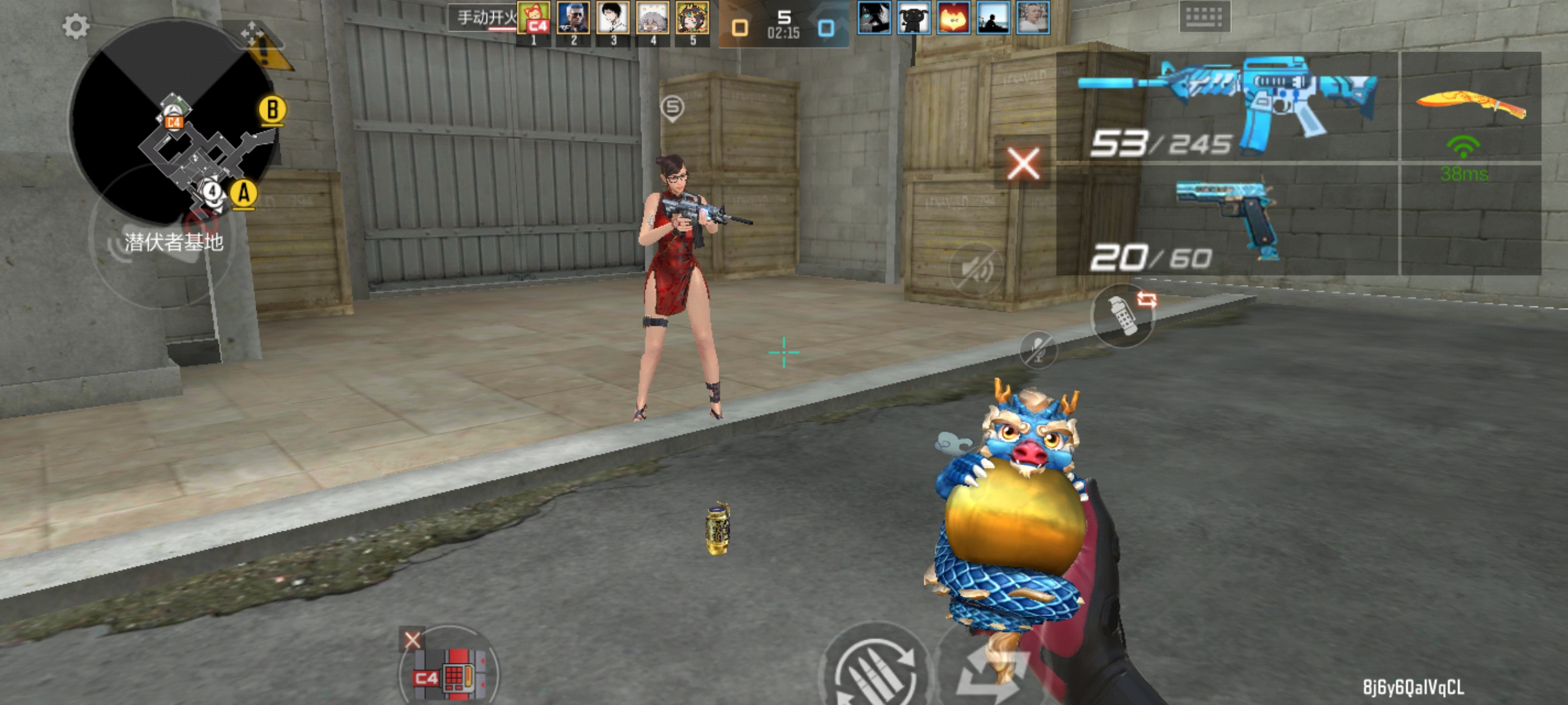
Task: Toggle the manual fire mode label
Action: (484, 18)
